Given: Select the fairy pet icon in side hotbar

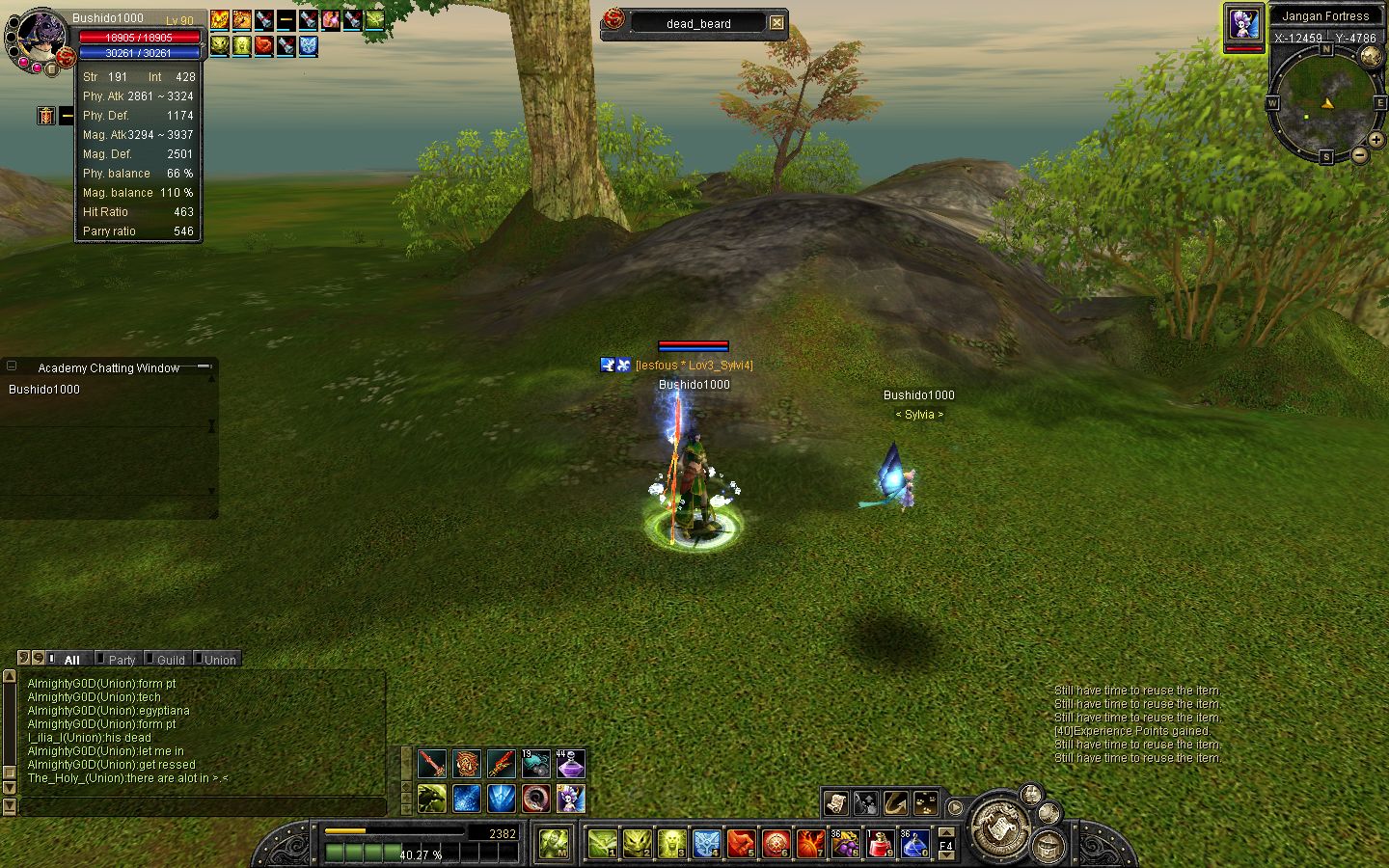Looking at the screenshot, I should (x=571, y=799).
